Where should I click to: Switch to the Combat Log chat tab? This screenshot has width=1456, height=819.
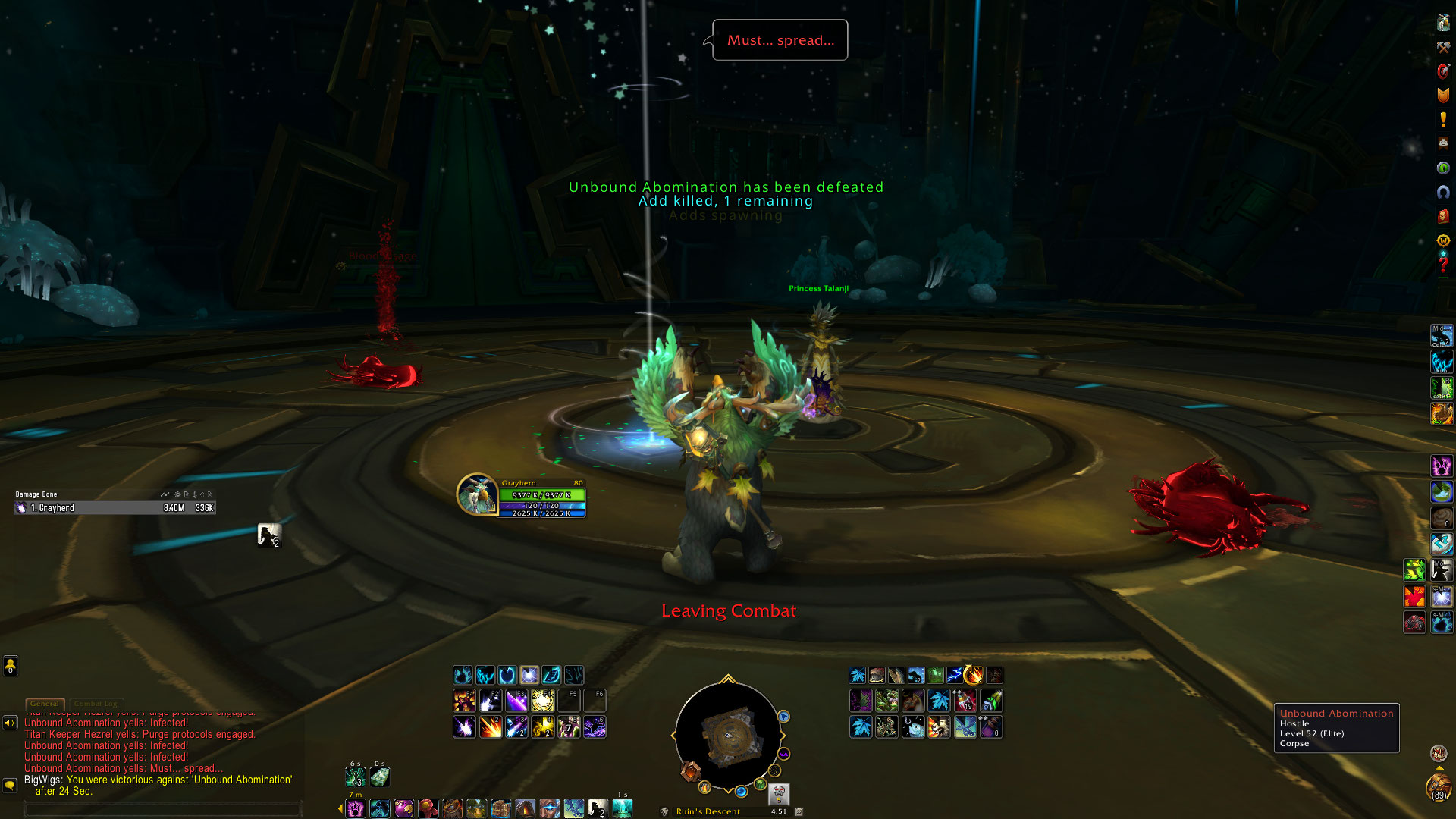pos(96,704)
